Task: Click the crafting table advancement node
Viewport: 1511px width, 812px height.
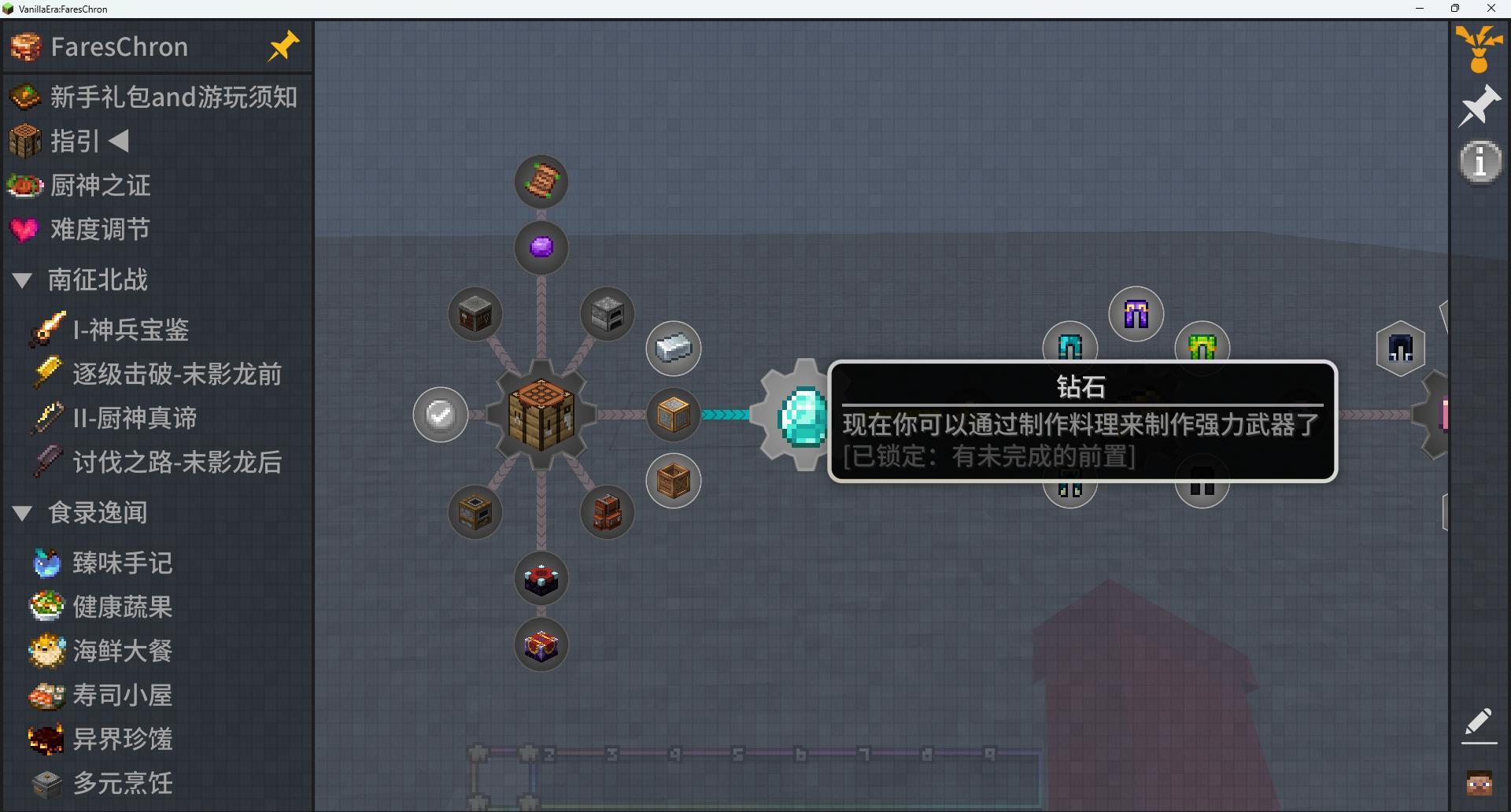Action: tap(540, 415)
